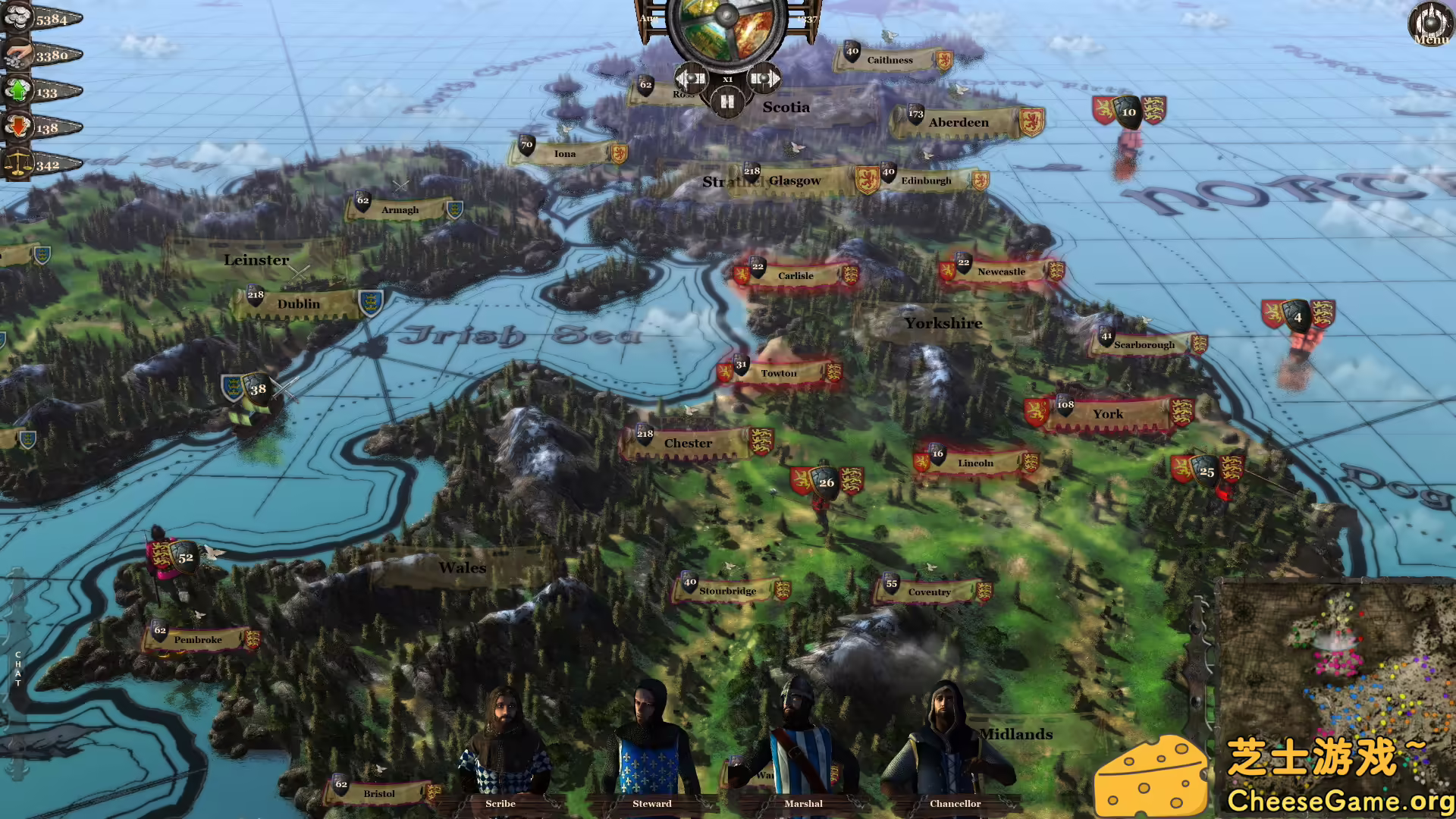
Task: Select the York settlement banner
Action: [1107, 414]
